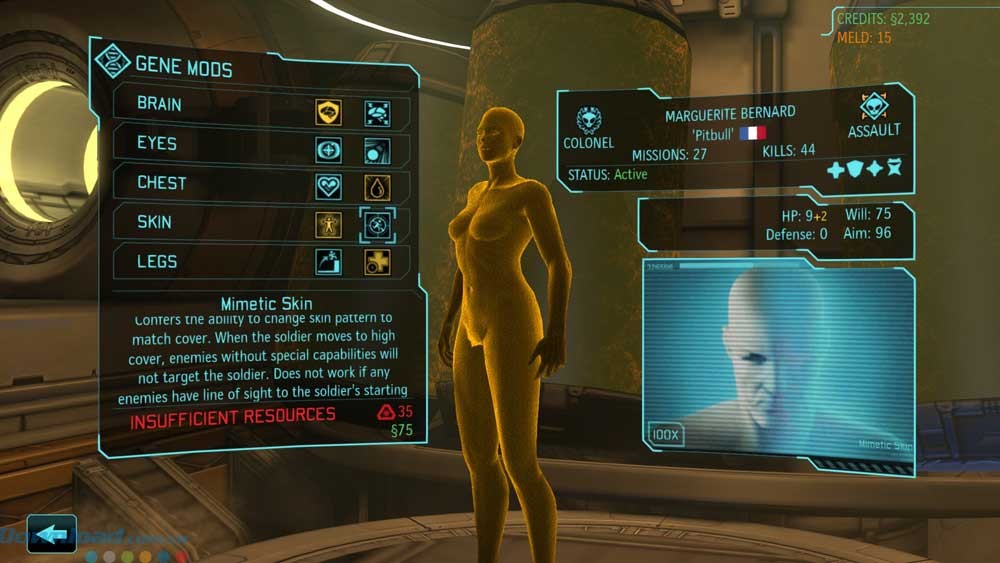The width and height of the screenshot is (1000, 563).
Task: Choose the yellow droplet chest gene mod
Action: (377, 187)
